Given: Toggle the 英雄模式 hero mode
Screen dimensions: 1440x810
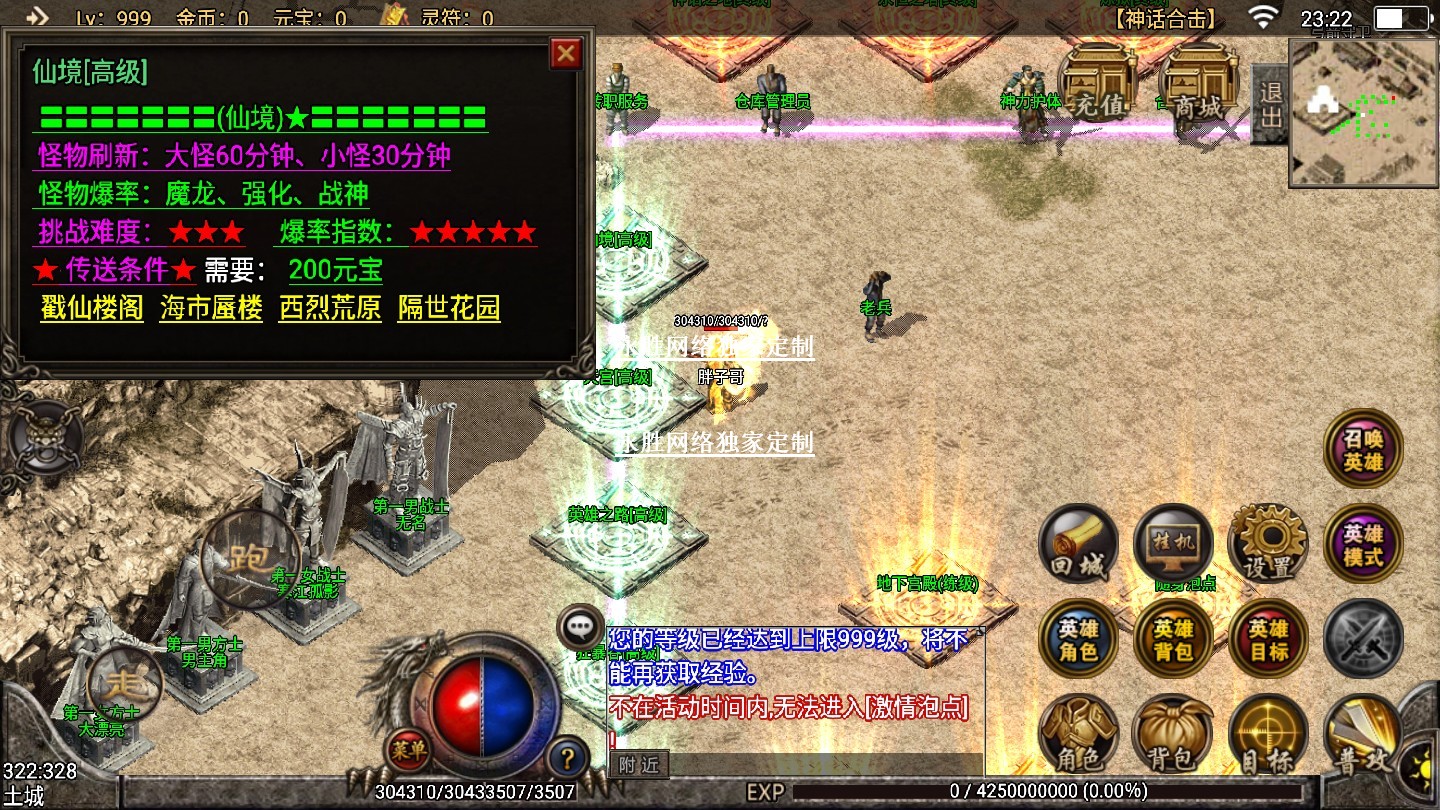Looking at the screenshot, I should (x=1363, y=544).
